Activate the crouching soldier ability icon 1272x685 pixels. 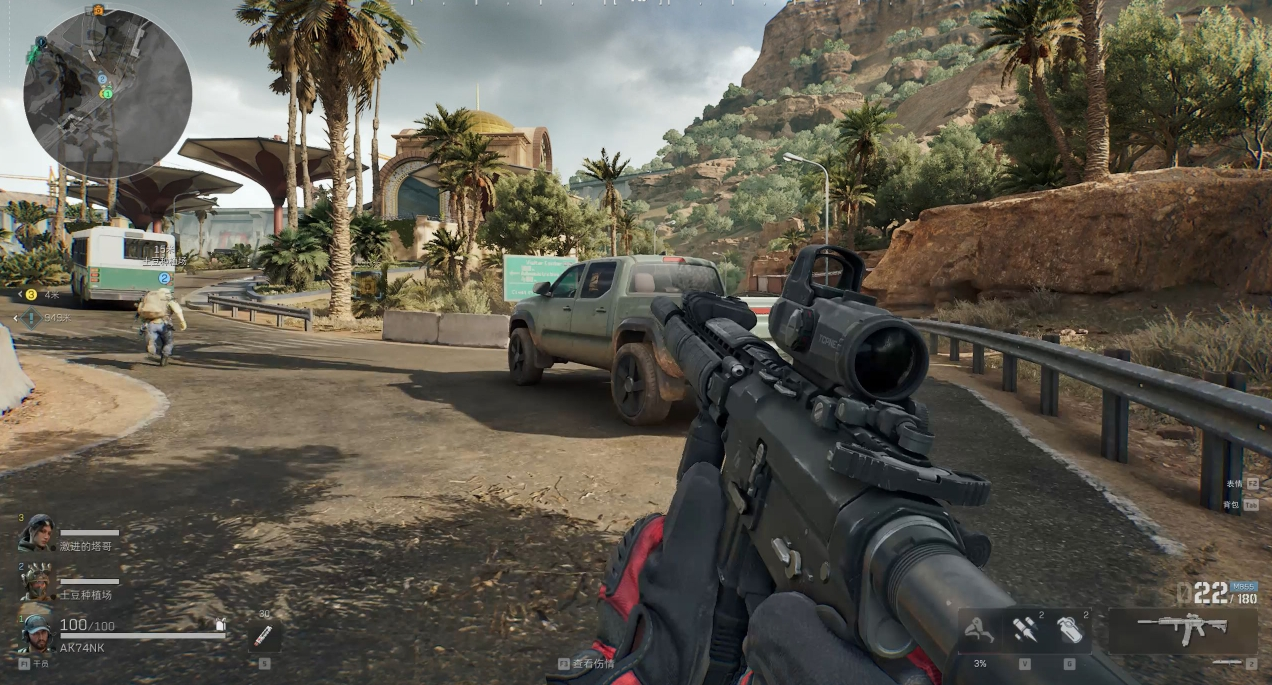point(981,631)
